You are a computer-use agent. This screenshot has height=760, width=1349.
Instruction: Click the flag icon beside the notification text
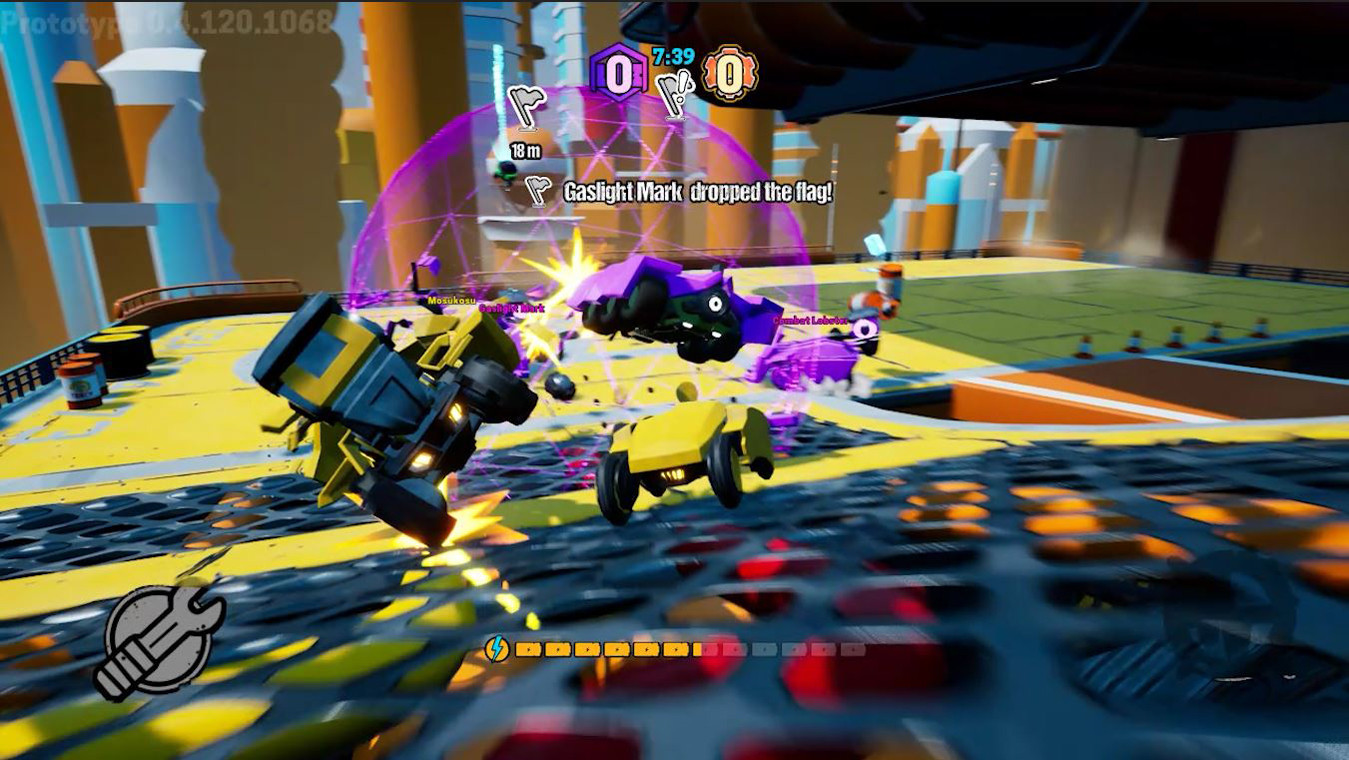click(537, 190)
